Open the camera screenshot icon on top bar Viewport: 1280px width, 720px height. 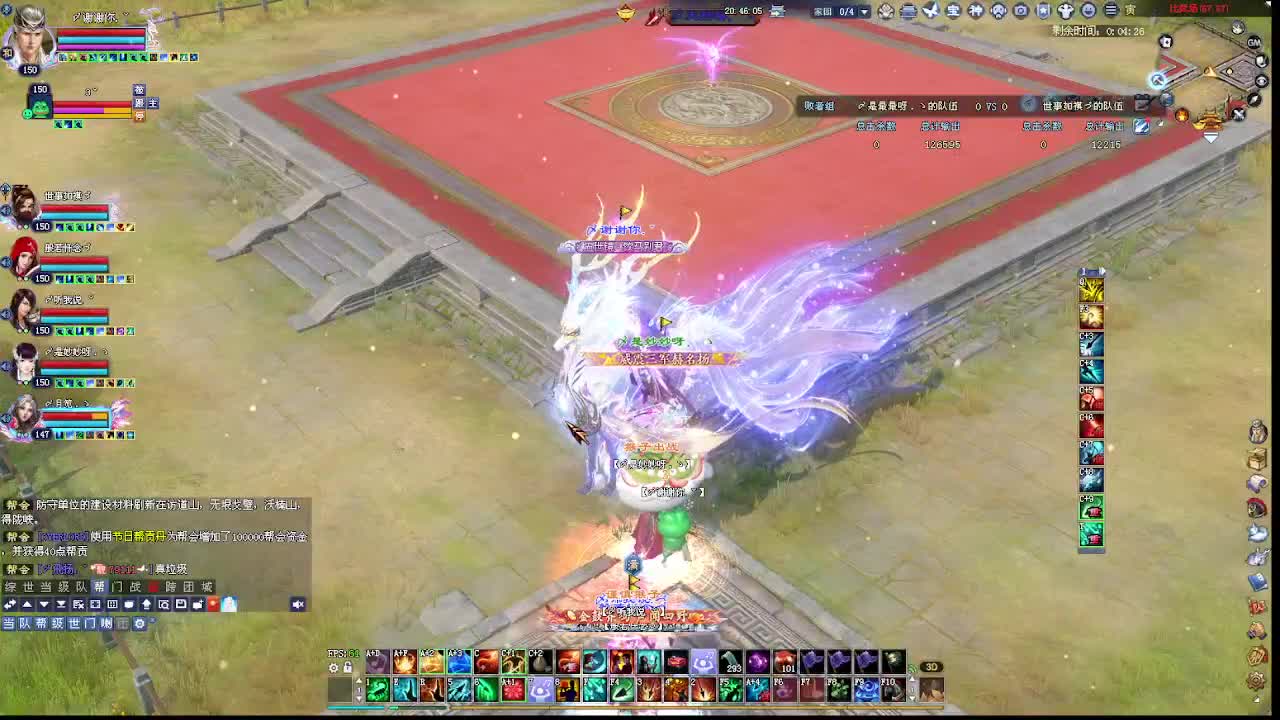point(1021,12)
